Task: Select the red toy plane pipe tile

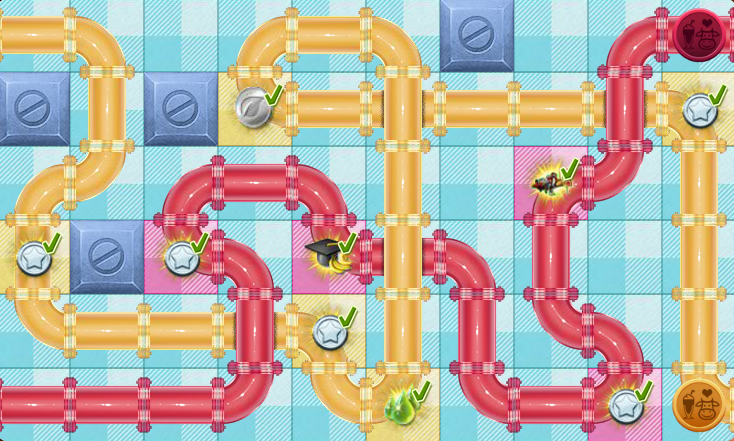Action: click(550, 183)
